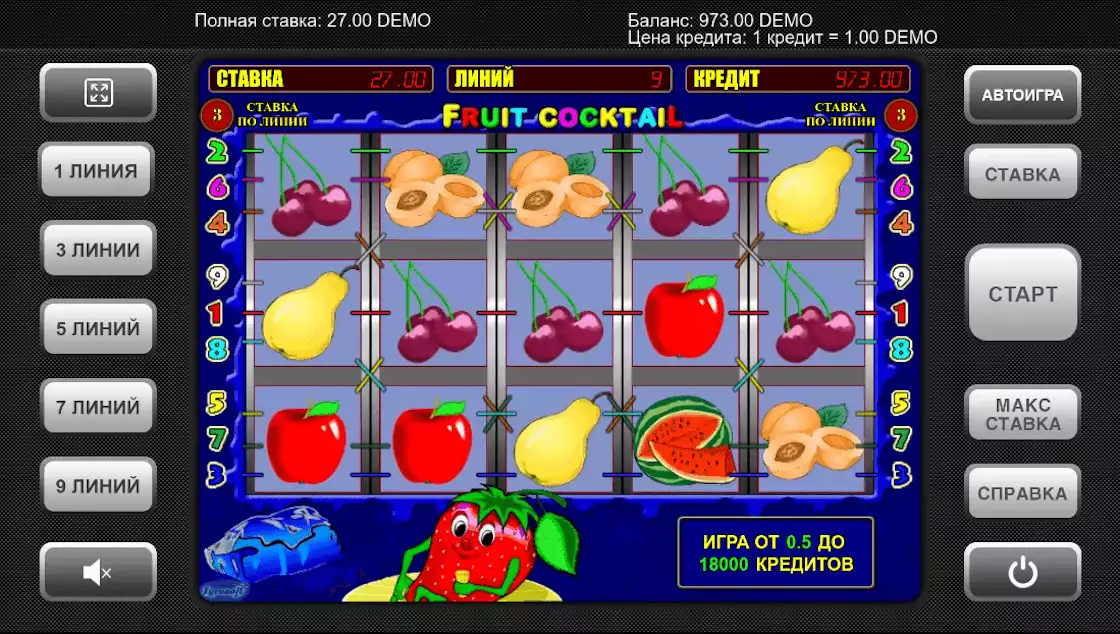The width and height of the screenshot is (1120, 634).
Task: Exit the game with the power button
Action: click(1022, 572)
